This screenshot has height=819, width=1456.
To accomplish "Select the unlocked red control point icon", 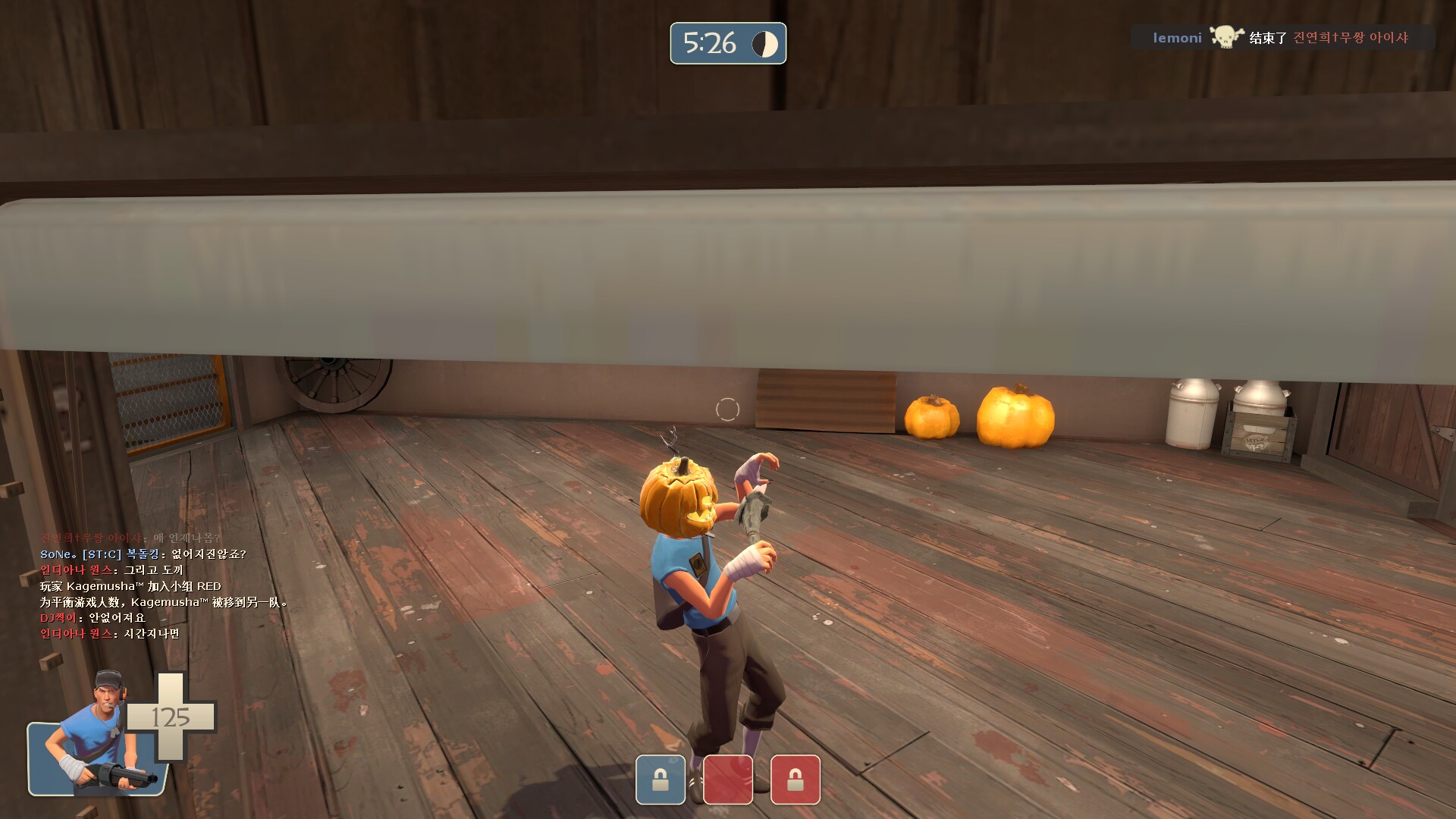I will pos(728,779).
